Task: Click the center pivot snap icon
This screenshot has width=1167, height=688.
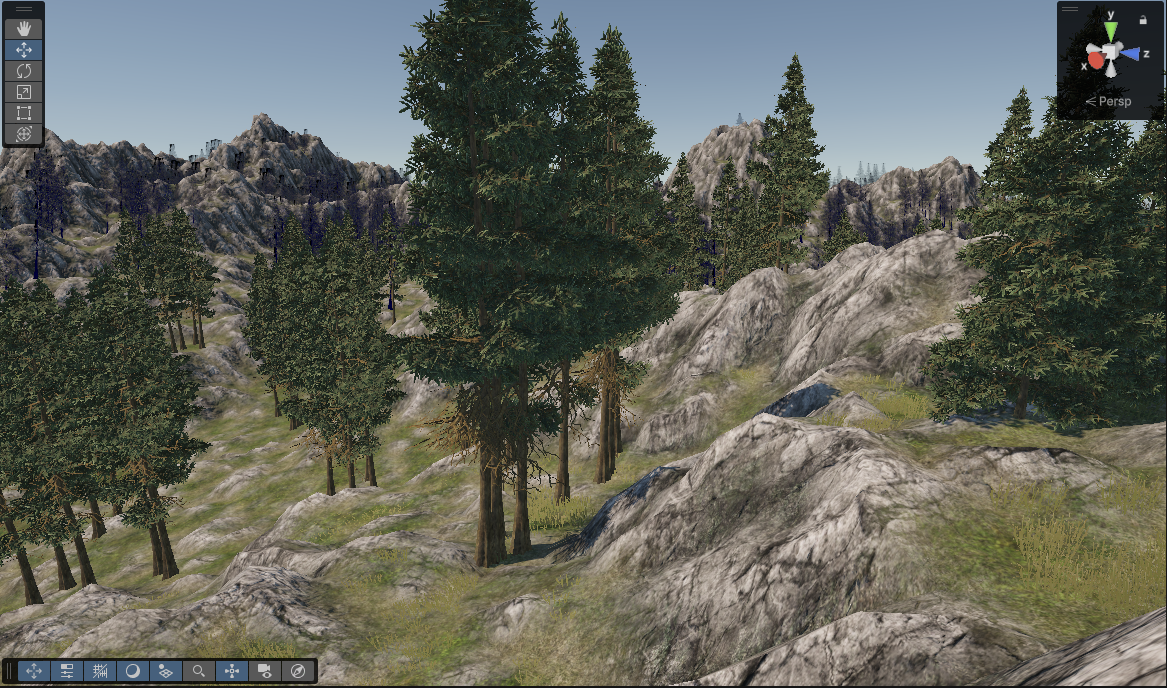Action: coord(232,671)
